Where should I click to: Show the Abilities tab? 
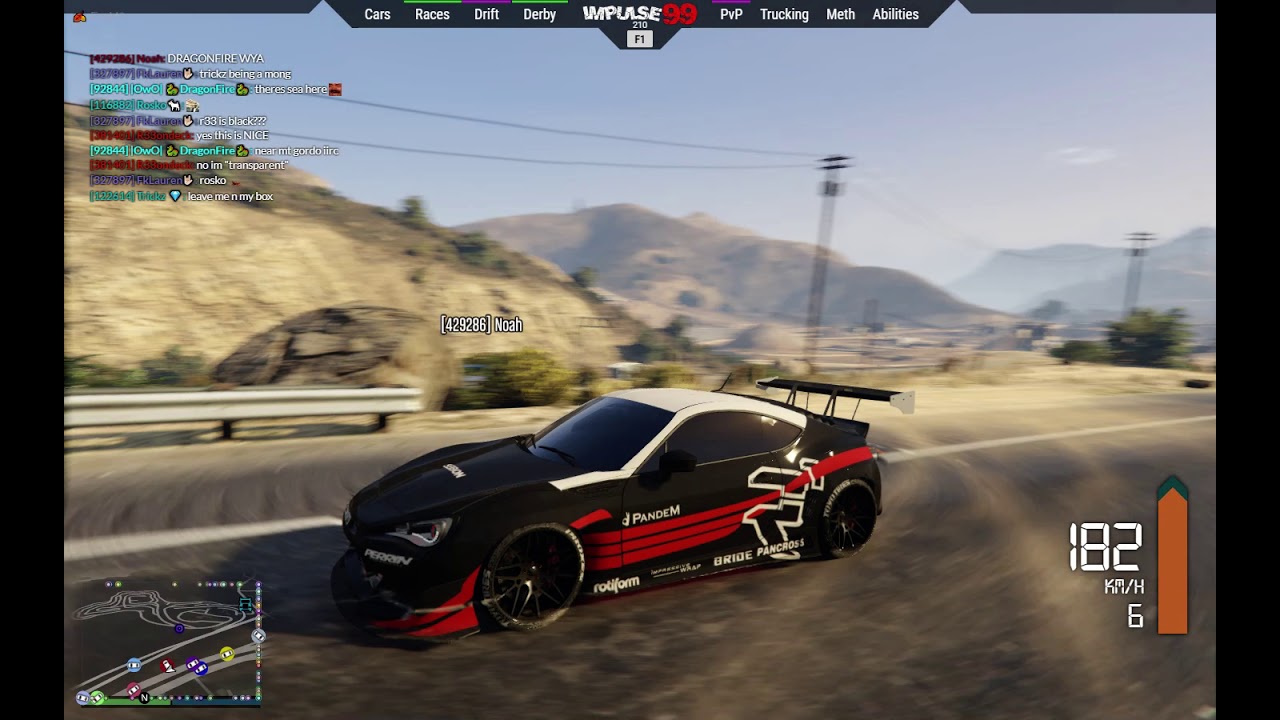(x=895, y=14)
